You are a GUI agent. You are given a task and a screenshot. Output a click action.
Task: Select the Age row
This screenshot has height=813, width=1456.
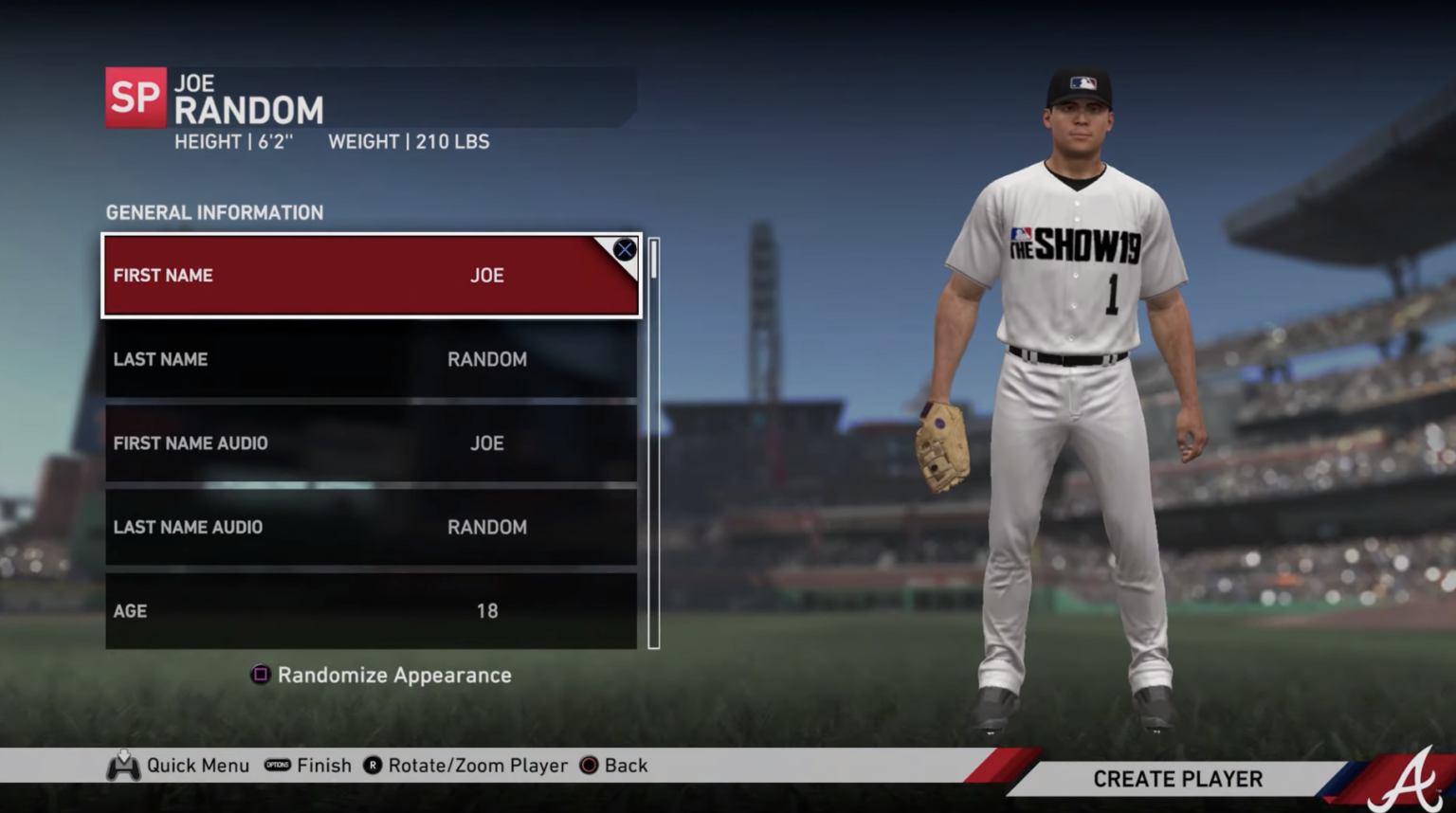[371, 611]
